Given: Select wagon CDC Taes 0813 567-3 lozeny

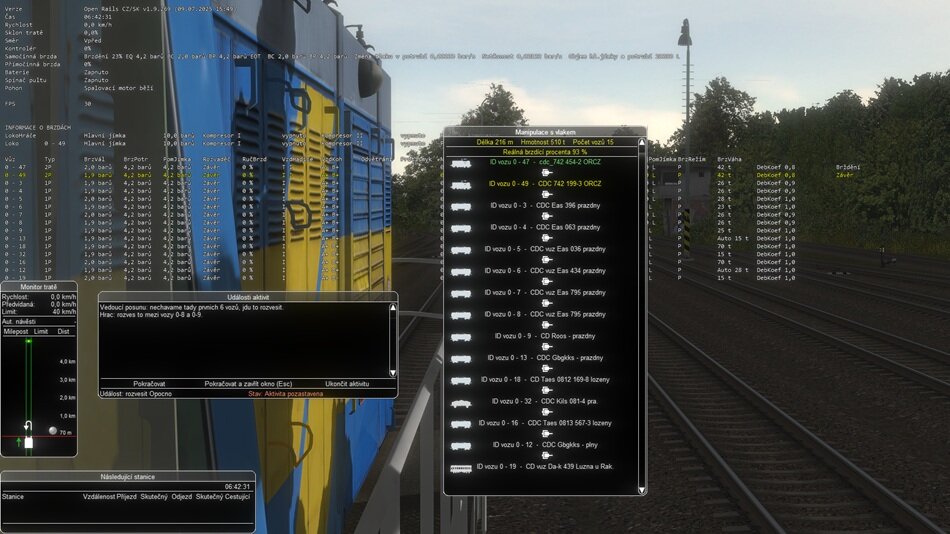Looking at the screenshot, I should (547, 423).
